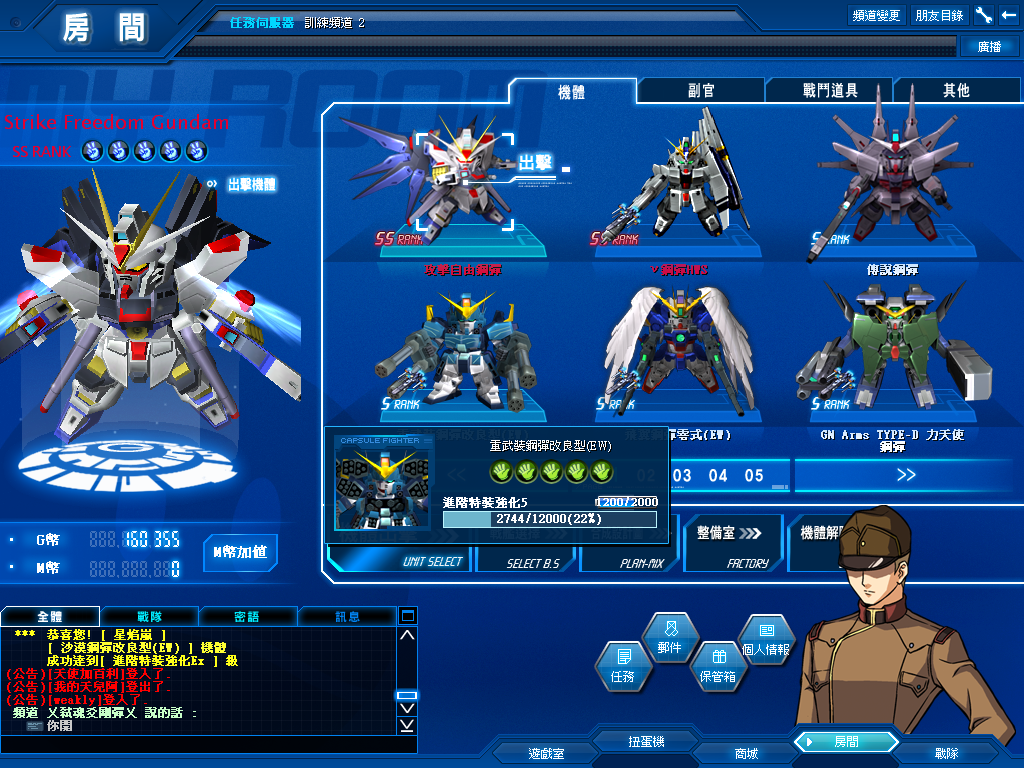Open the 其他 tab

956,90
